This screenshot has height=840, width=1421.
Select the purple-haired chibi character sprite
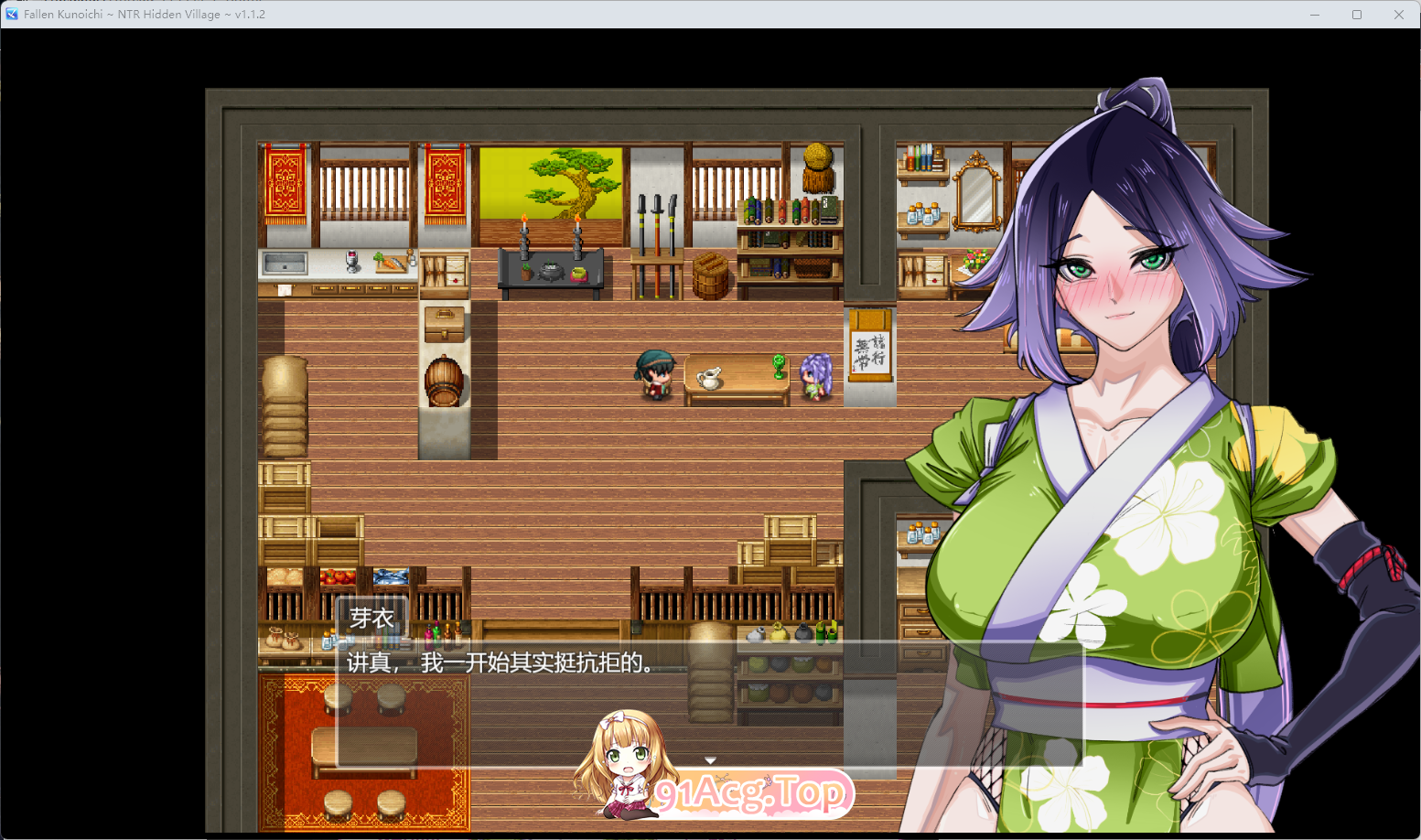click(813, 375)
